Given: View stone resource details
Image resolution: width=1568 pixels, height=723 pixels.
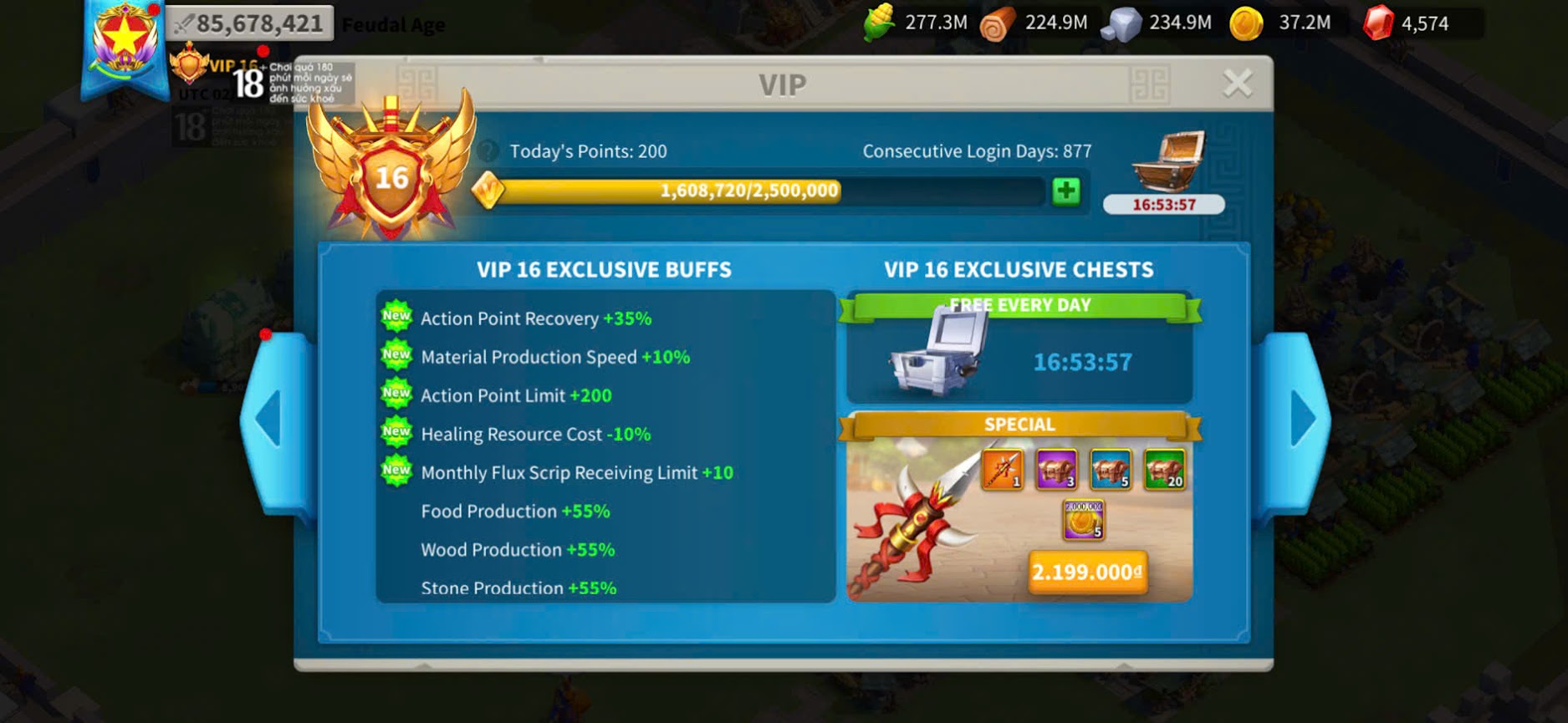Looking at the screenshot, I should tap(1121, 23).
